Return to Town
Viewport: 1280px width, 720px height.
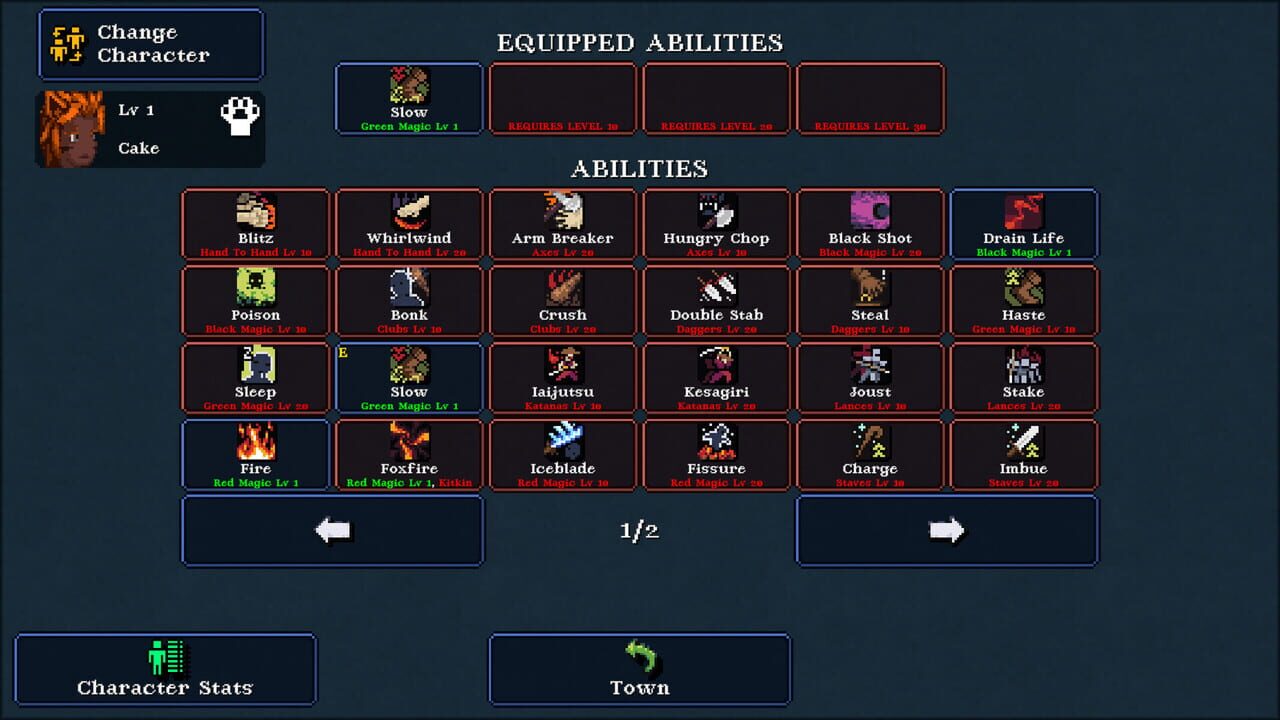pyautogui.click(x=638, y=668)
